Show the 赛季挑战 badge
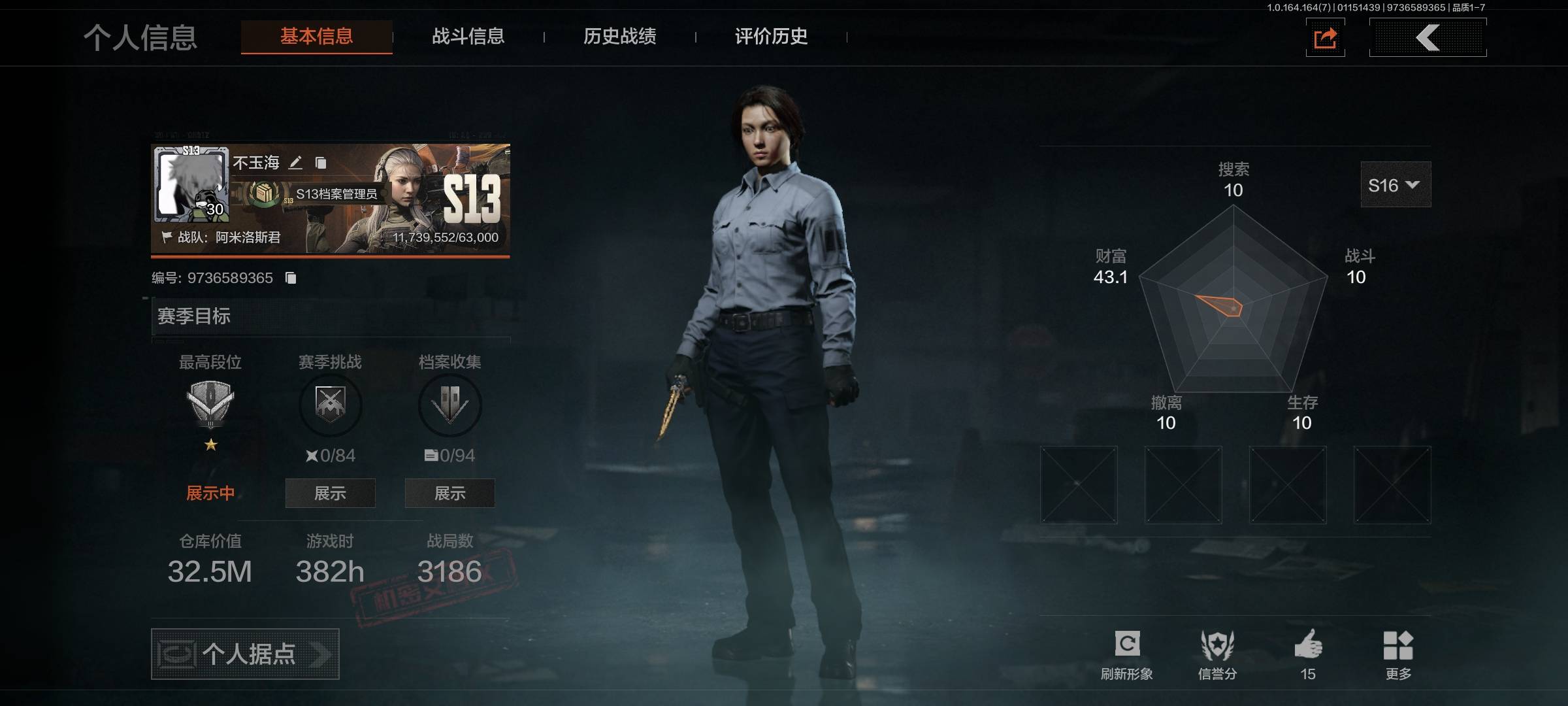Image resolution: width=1568 pixels, height=706 pixels. coord(330,493)
